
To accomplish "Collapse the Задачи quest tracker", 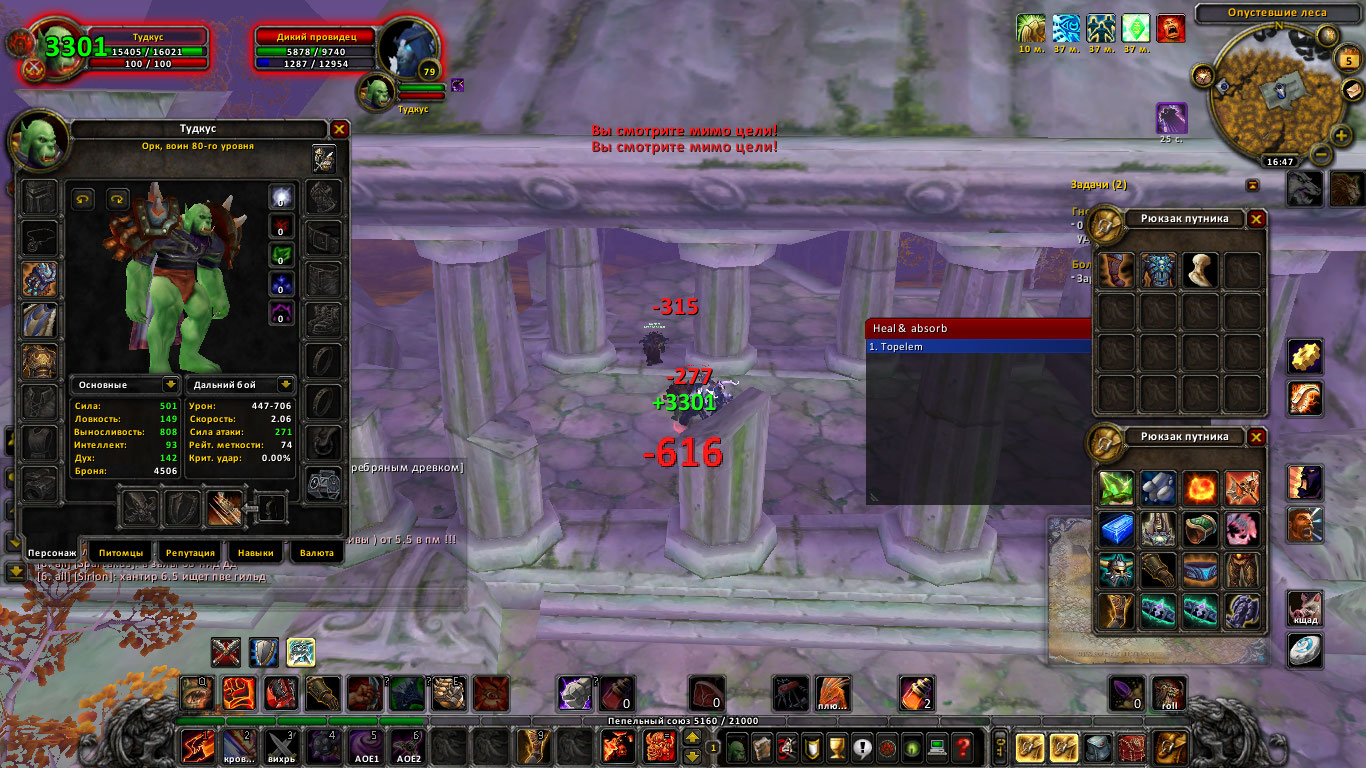I will pyautogui.click(x=1251, y=185).
